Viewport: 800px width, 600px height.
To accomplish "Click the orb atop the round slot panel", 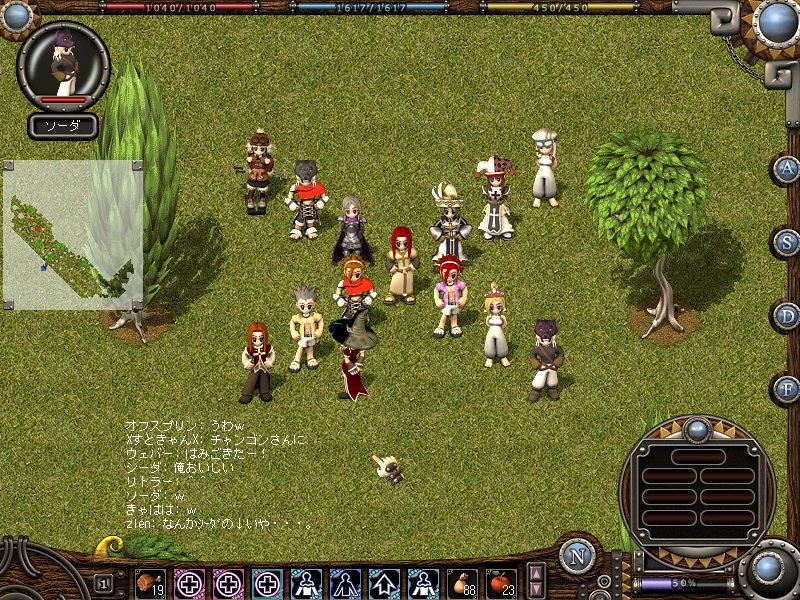I will pyautogui.click(x=697, y=431).
